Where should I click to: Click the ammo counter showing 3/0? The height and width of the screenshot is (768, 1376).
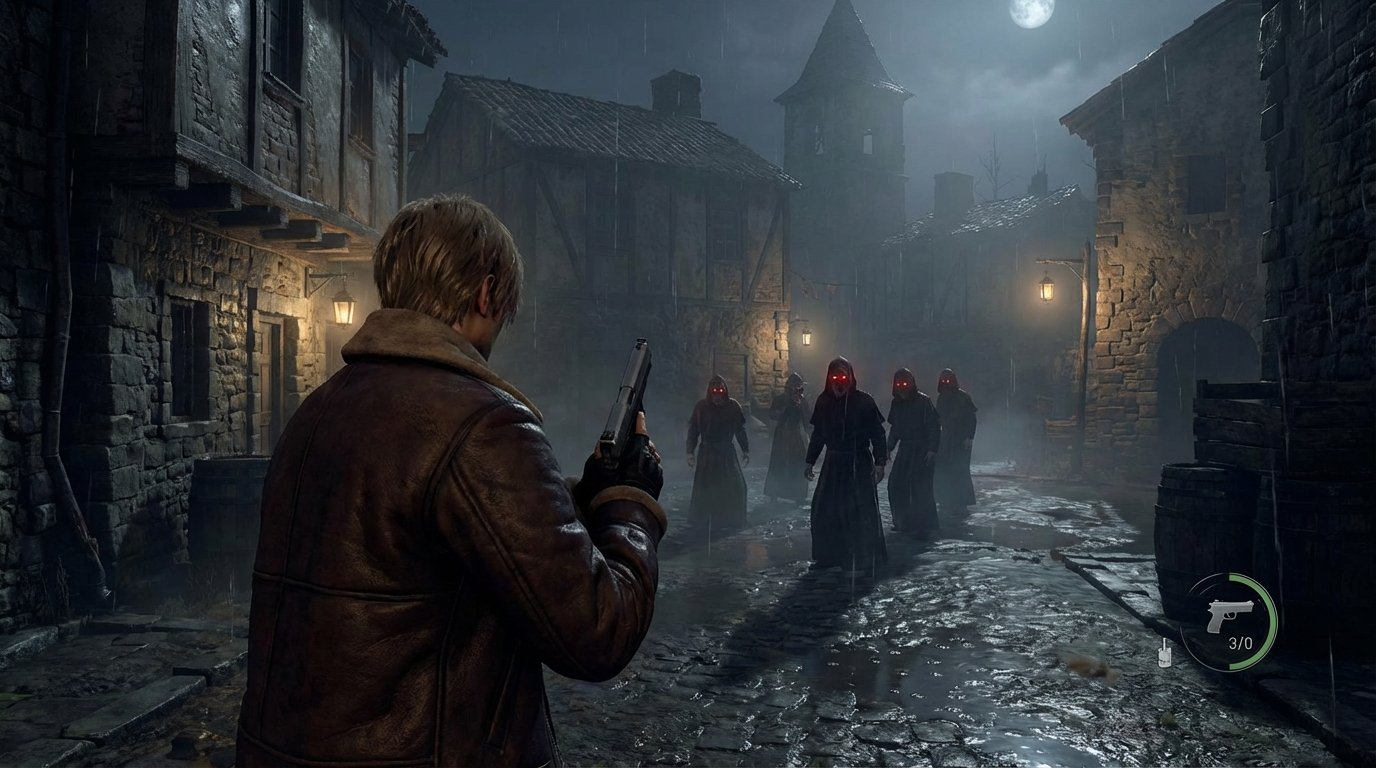(1241, 641)
